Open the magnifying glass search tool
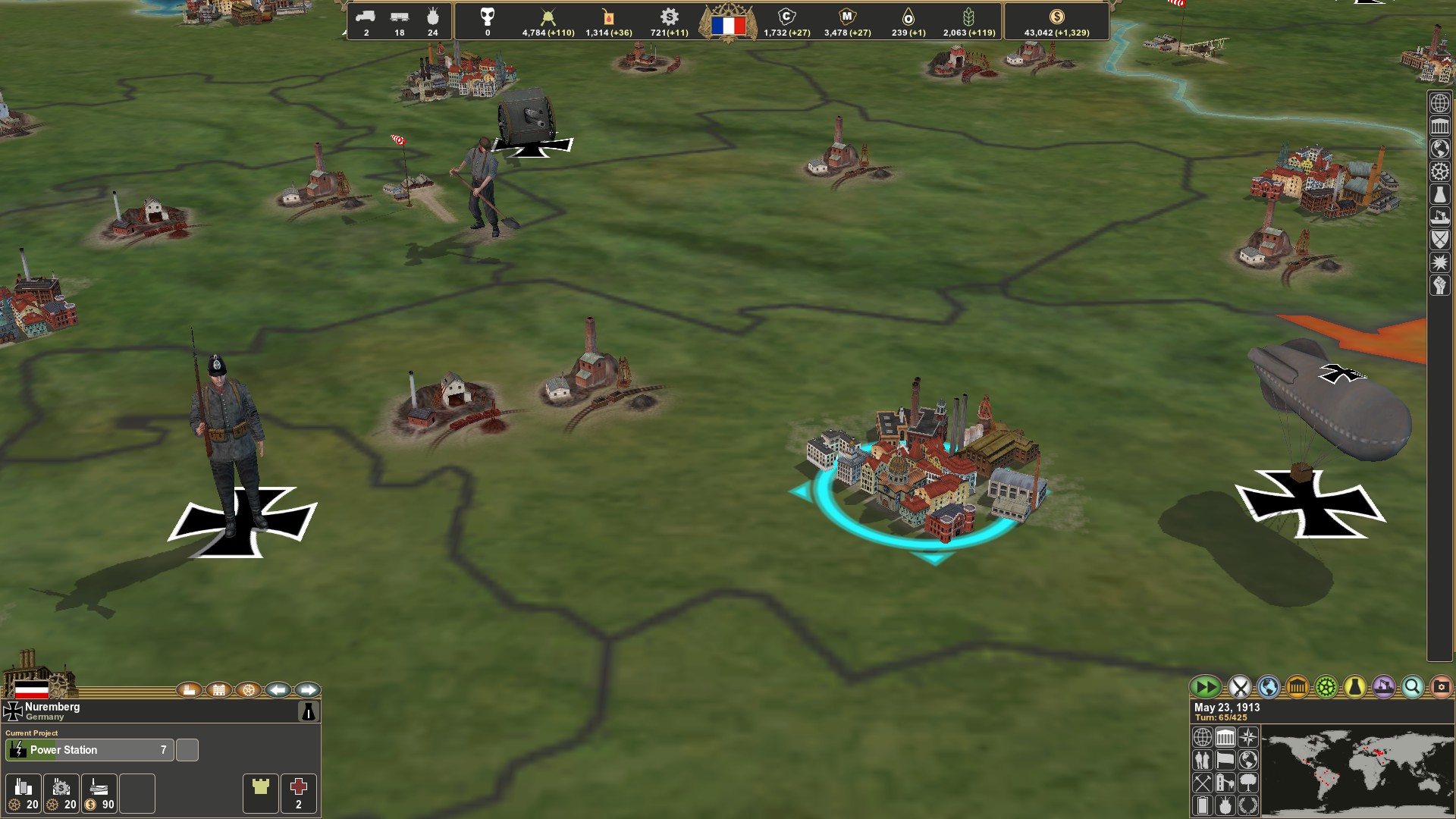The image size is (1456, 819). tap(1412, 687)
